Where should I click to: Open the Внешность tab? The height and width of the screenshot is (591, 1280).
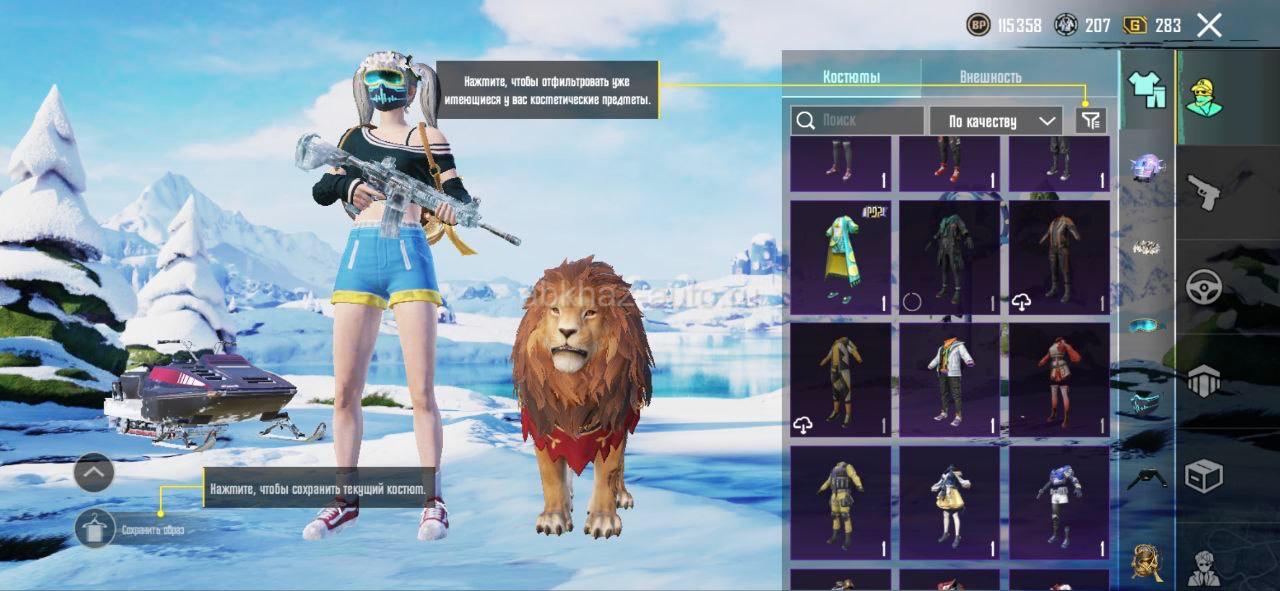990,77
